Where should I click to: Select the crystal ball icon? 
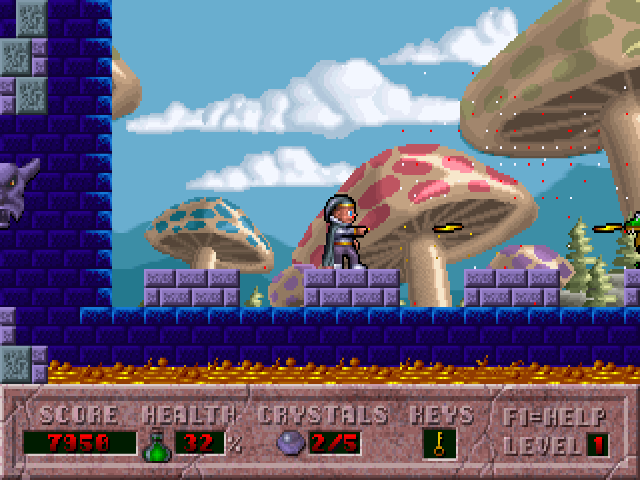[x=289, y=444]
